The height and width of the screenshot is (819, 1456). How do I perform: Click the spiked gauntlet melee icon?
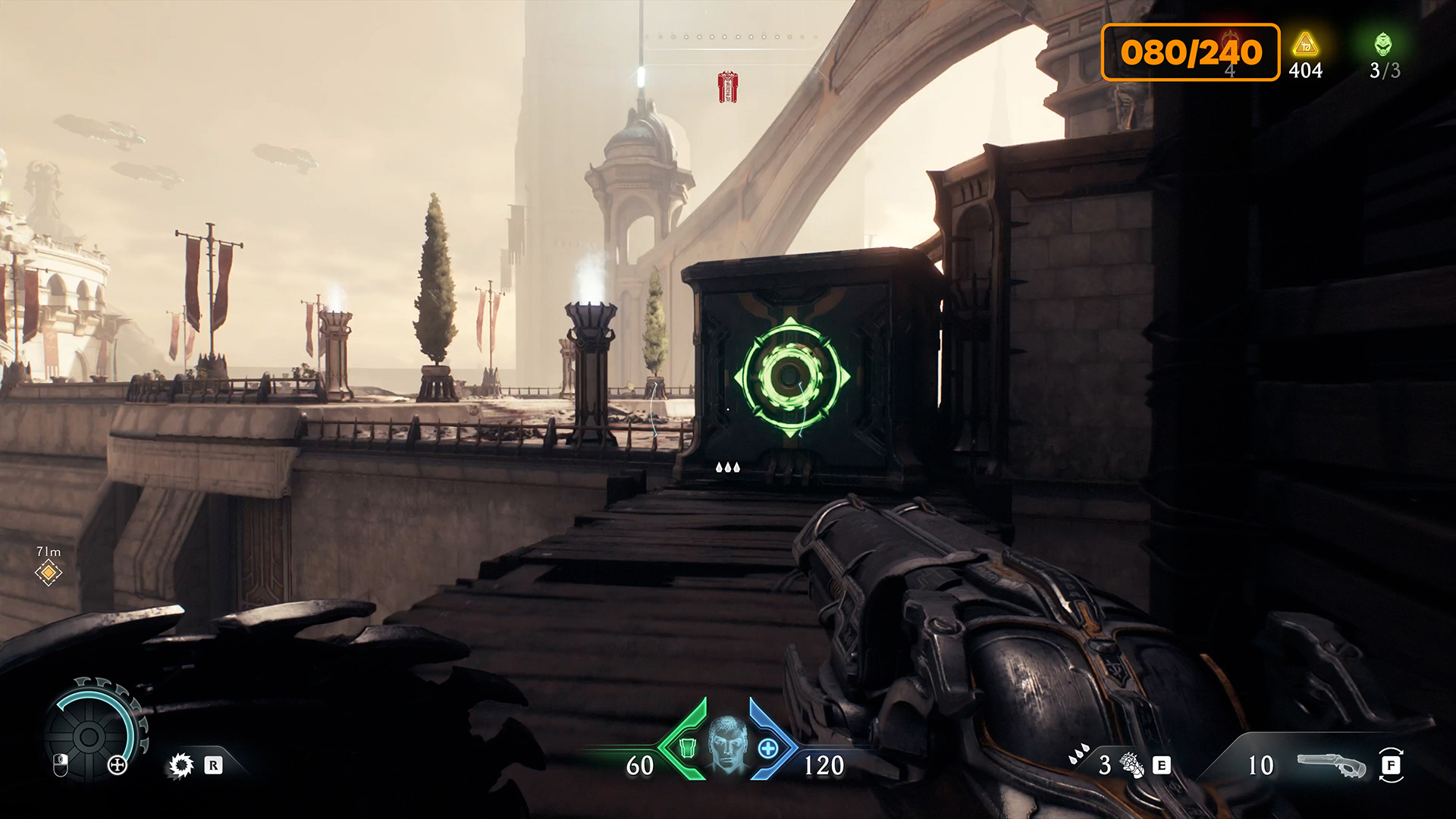[1131, 765]
